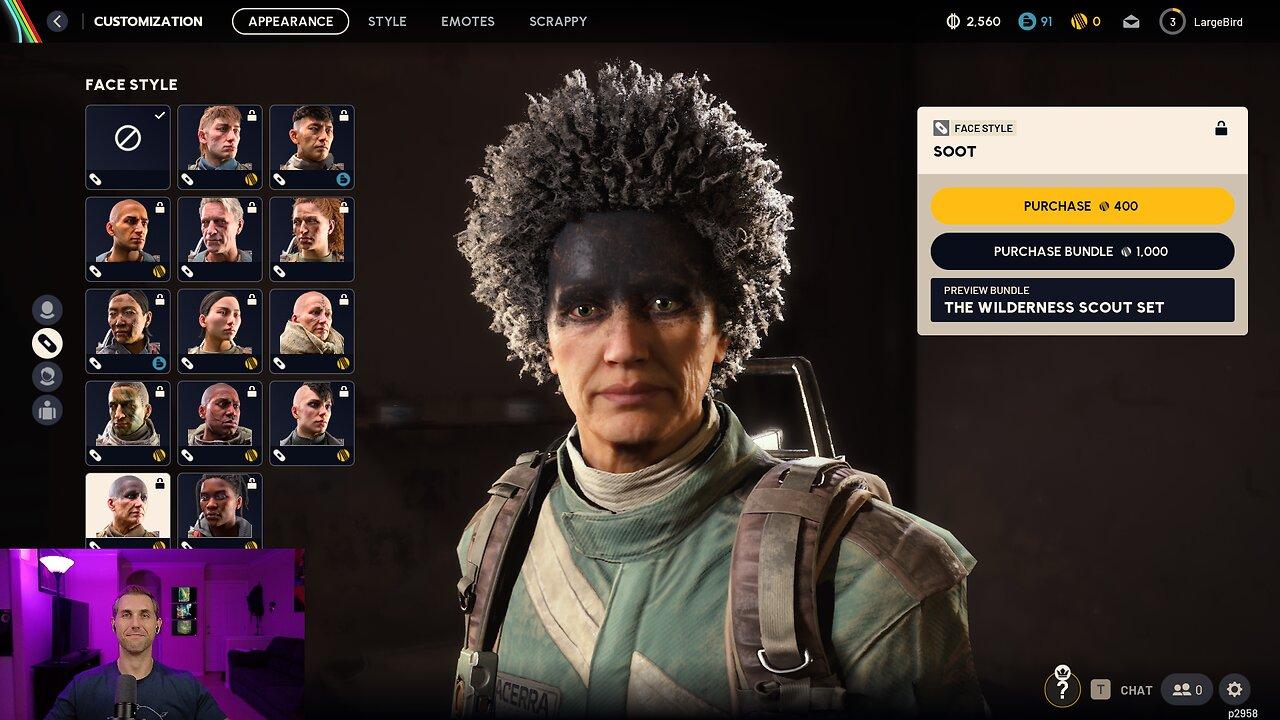Switch to the Style tab
Viewport: 1280px width, 720px height.
tap(387, 21)
